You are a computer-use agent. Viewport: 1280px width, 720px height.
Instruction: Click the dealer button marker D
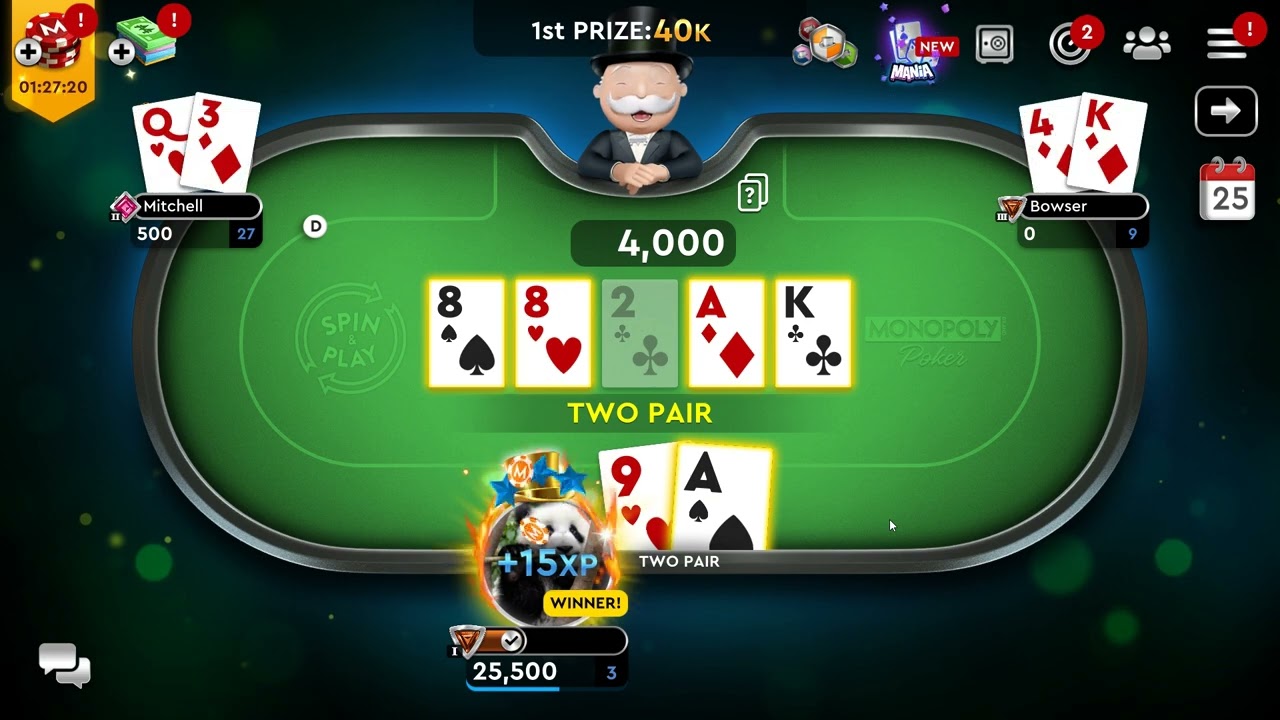[314, 227]
